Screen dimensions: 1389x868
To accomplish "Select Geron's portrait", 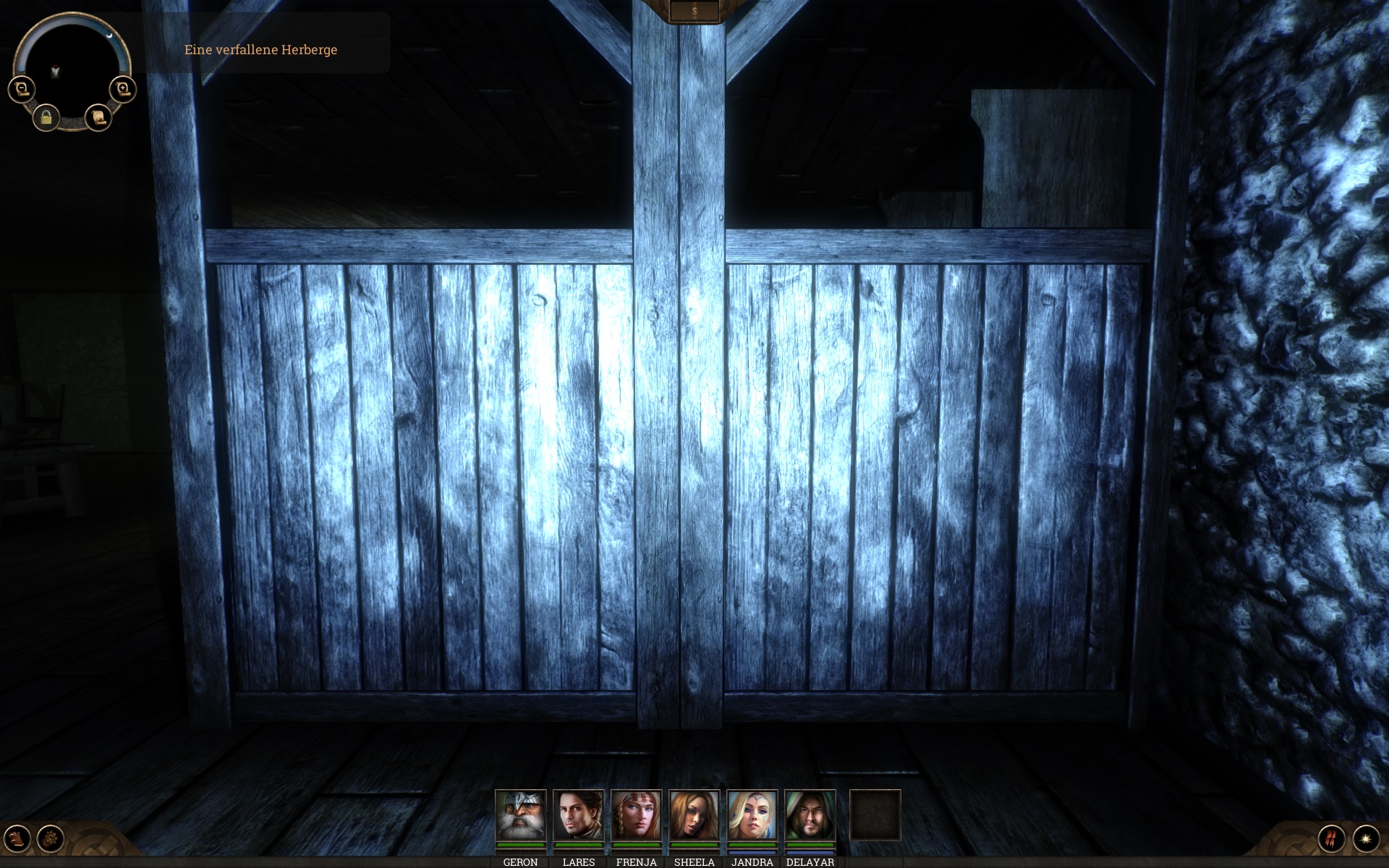I will click(x=520, y=815).
